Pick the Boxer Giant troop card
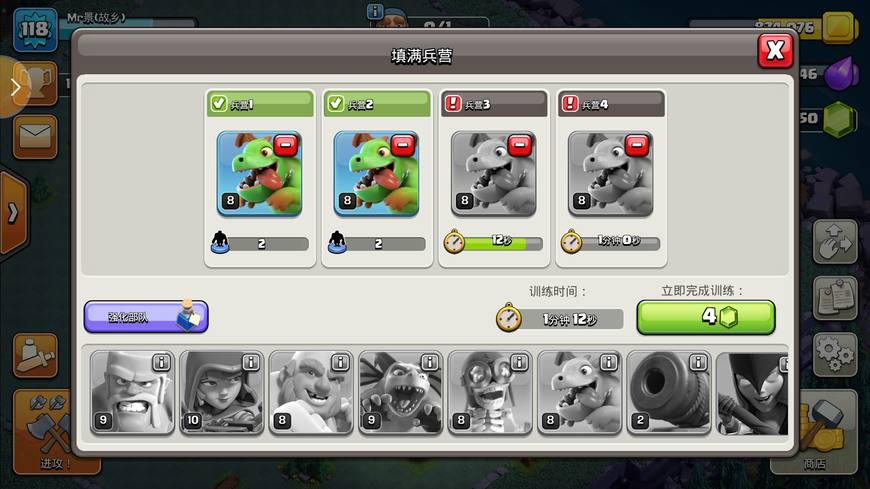The width and height of the screenshot is (870, 489). (310, 392)
